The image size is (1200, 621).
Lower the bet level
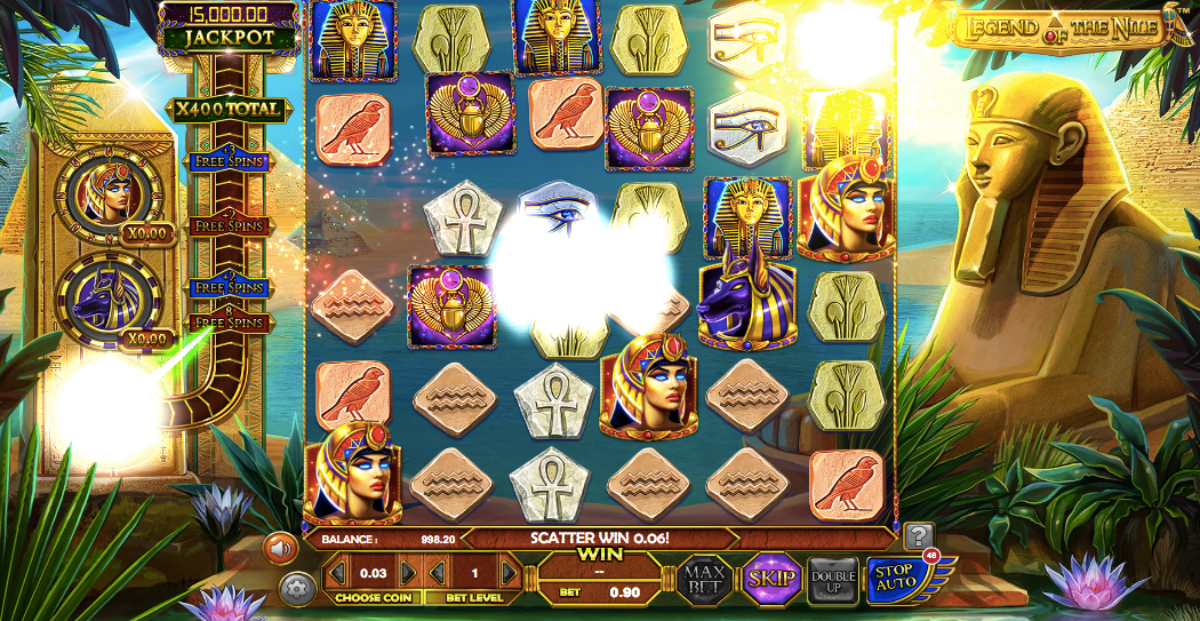click(x=438, y=573)
